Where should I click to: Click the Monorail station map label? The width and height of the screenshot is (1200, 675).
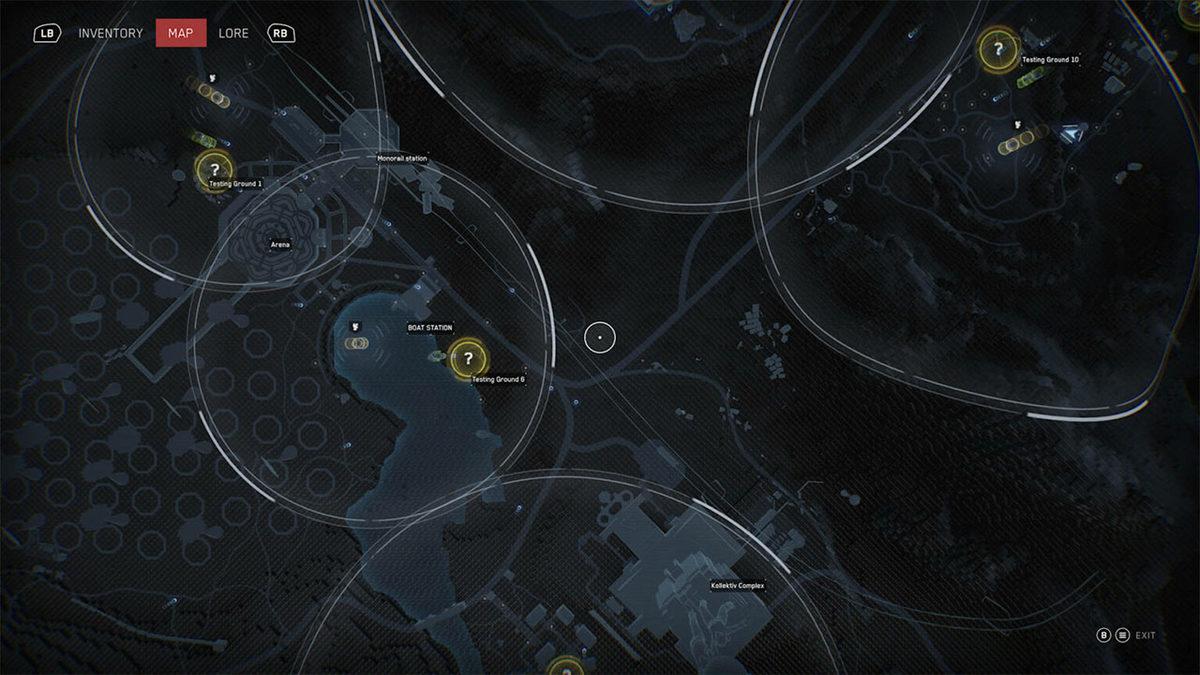point(402,159)
